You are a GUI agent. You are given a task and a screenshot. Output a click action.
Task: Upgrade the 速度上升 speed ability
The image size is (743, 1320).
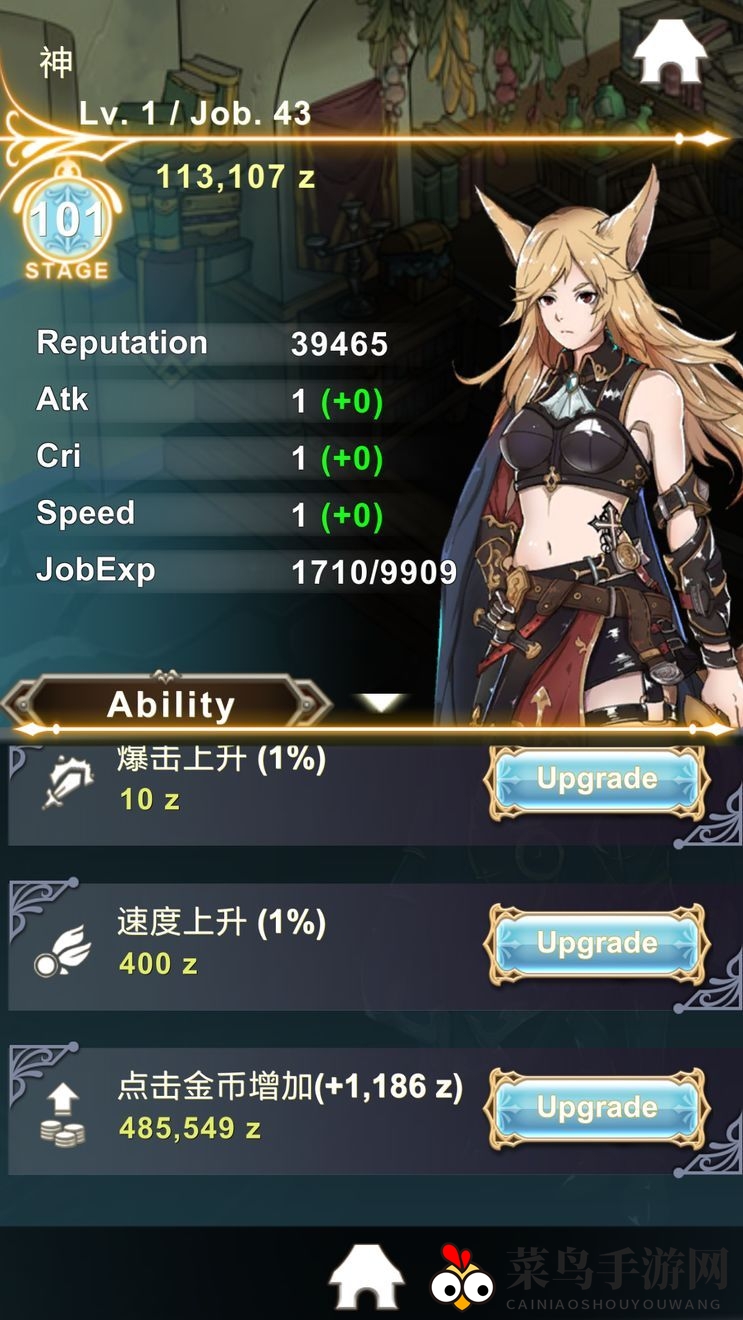597,943
